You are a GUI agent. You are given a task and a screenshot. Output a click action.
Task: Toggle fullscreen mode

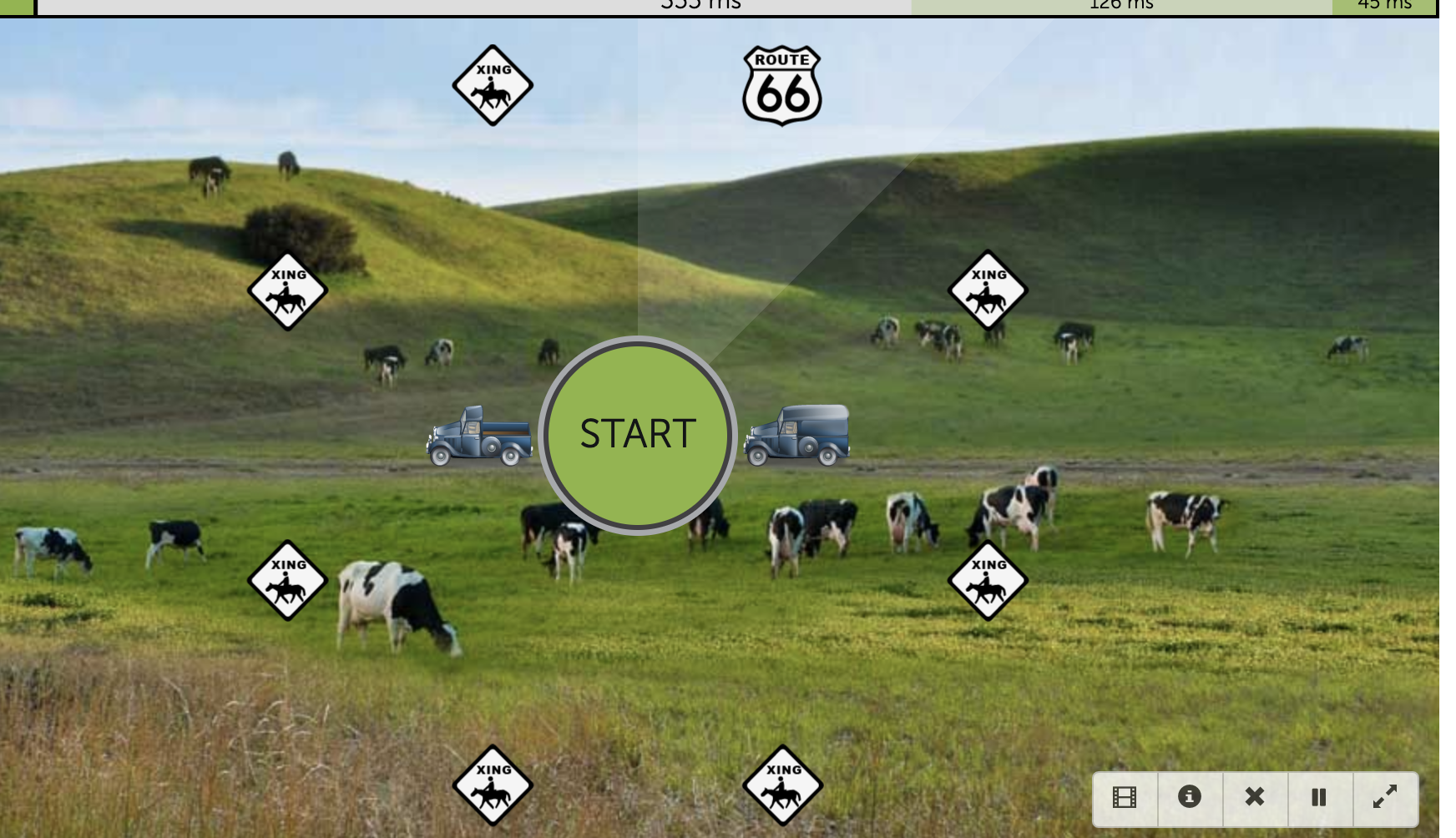tap(1384, 797)
